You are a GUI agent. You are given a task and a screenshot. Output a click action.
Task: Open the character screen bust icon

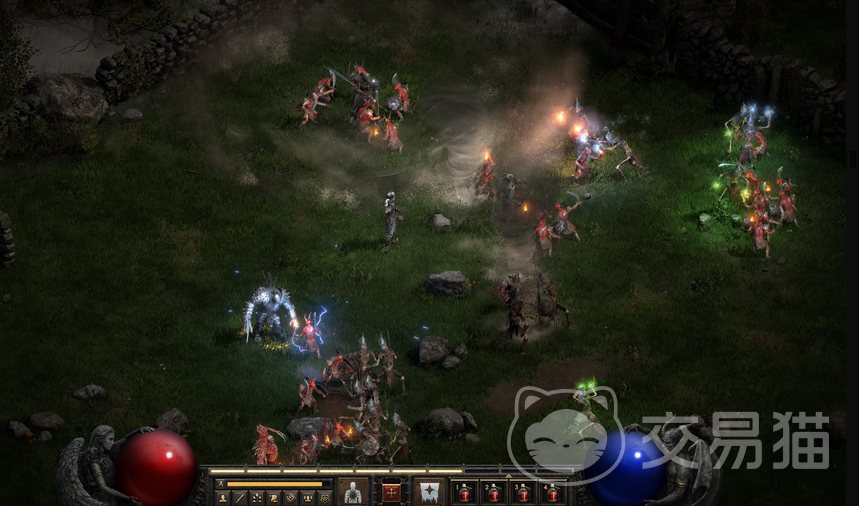(x=224, y=498)
